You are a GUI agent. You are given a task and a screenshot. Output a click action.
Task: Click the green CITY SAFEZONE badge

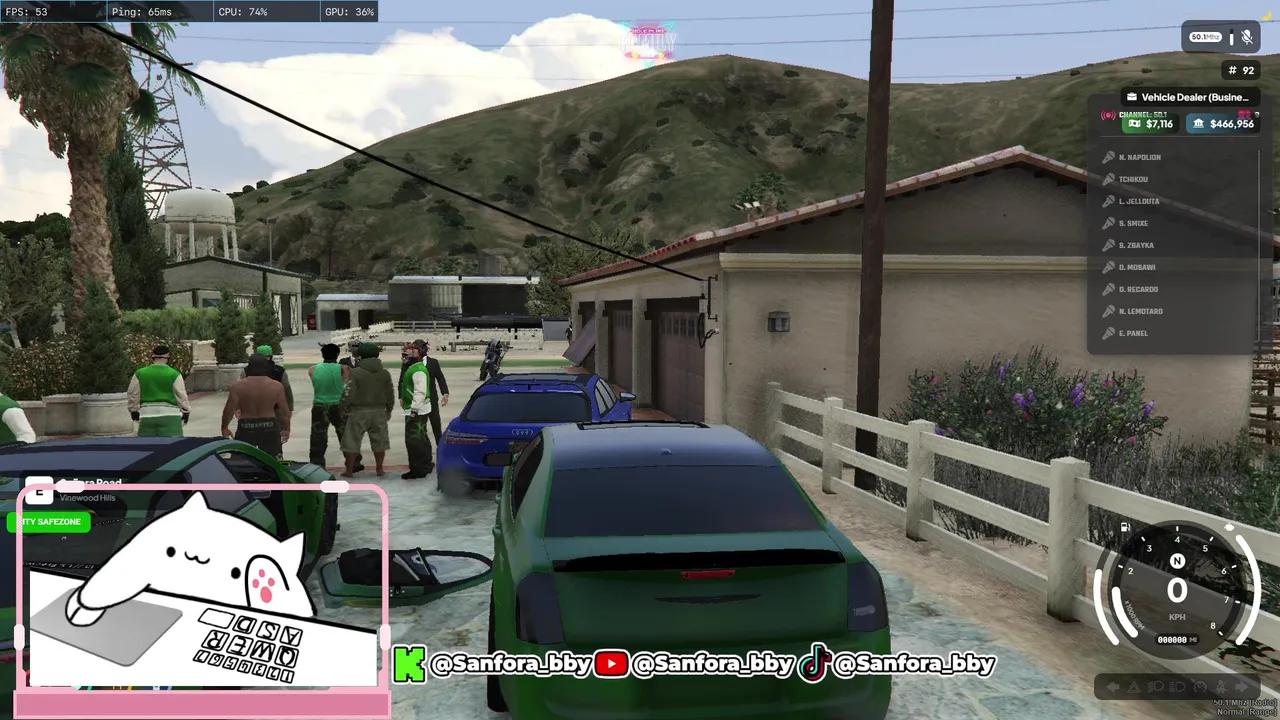coord(47,521)
